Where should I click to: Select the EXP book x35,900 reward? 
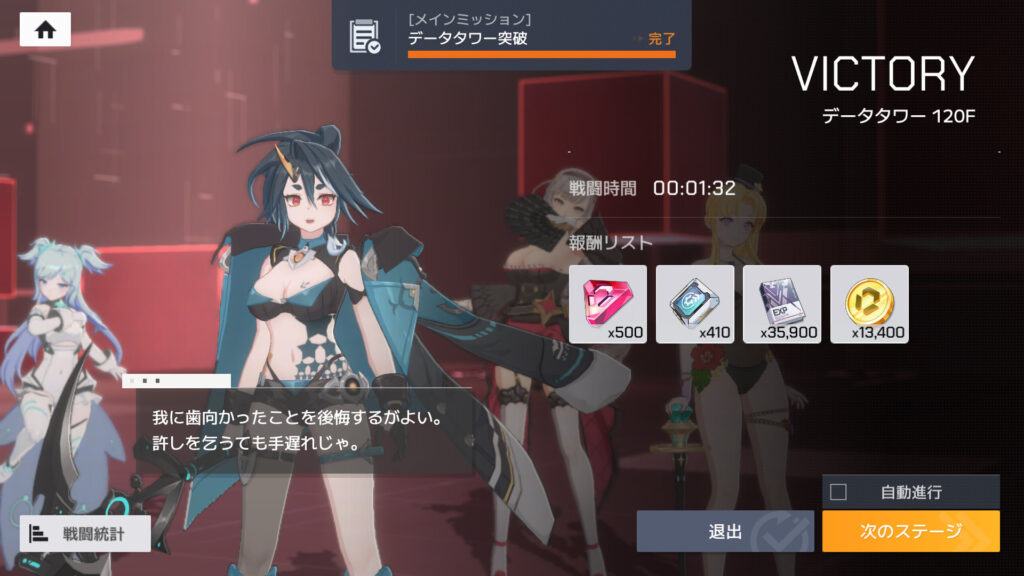point(782,304)
